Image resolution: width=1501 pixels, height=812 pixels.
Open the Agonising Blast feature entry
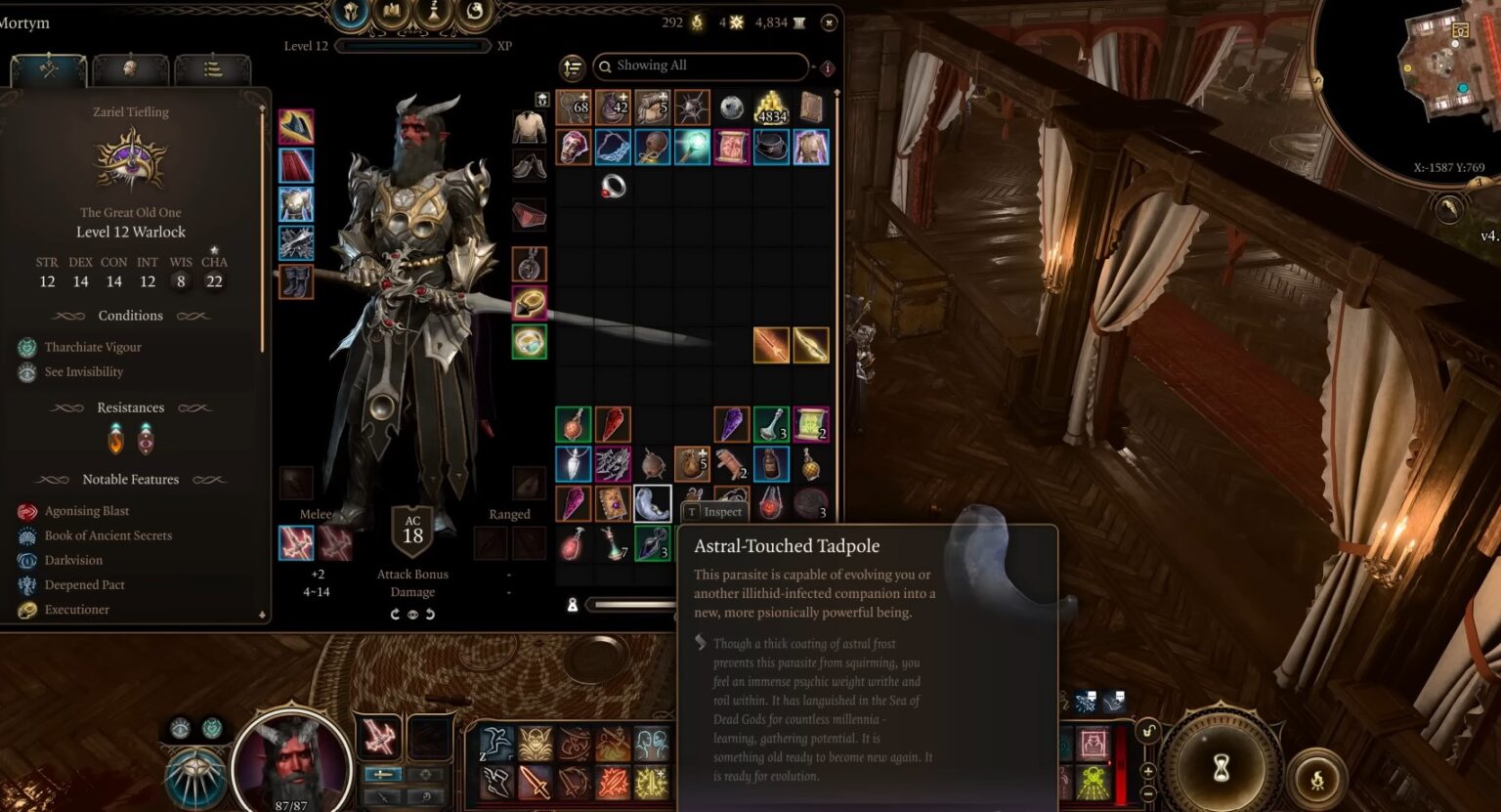86,511
